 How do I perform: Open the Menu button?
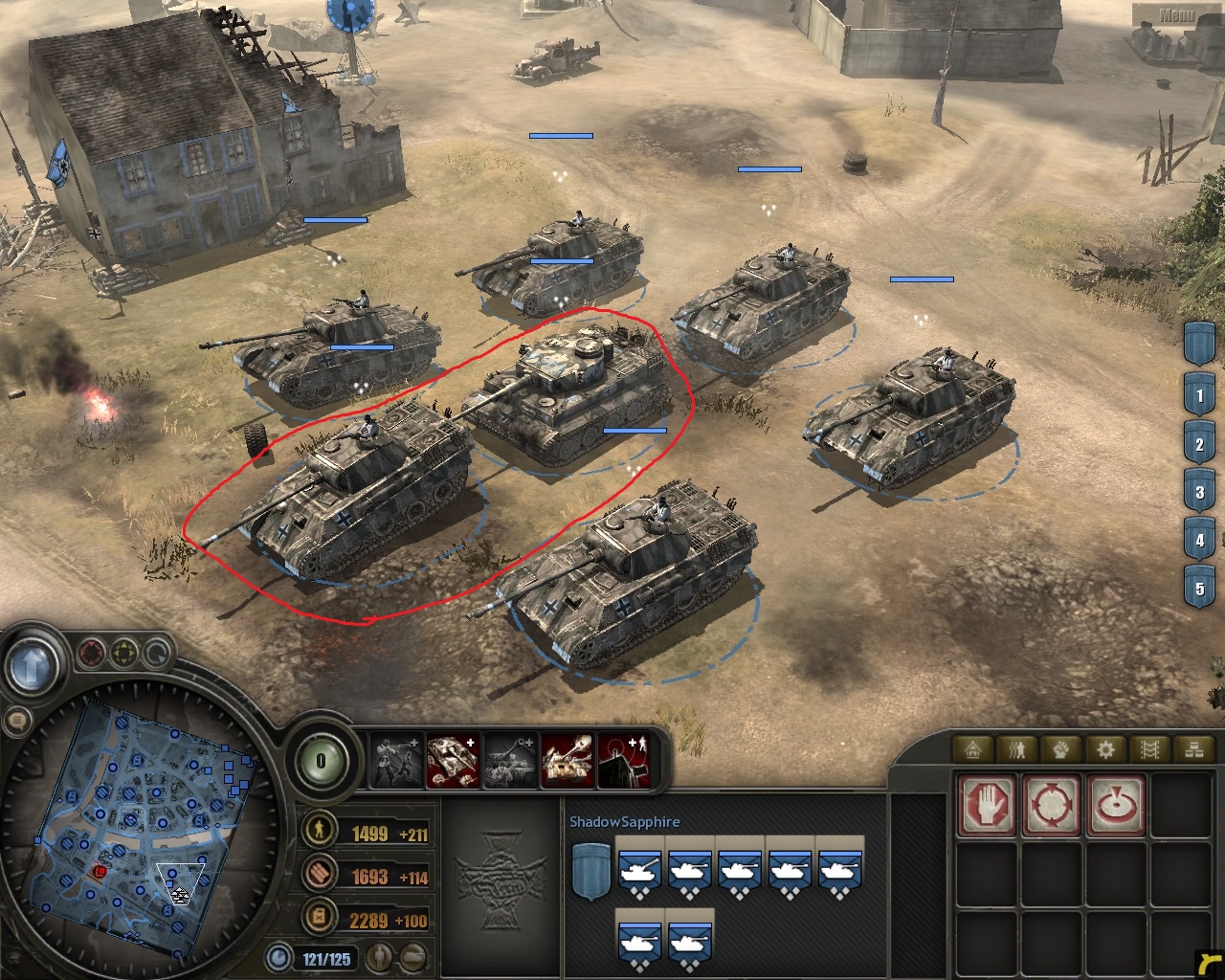point(1176,14)
